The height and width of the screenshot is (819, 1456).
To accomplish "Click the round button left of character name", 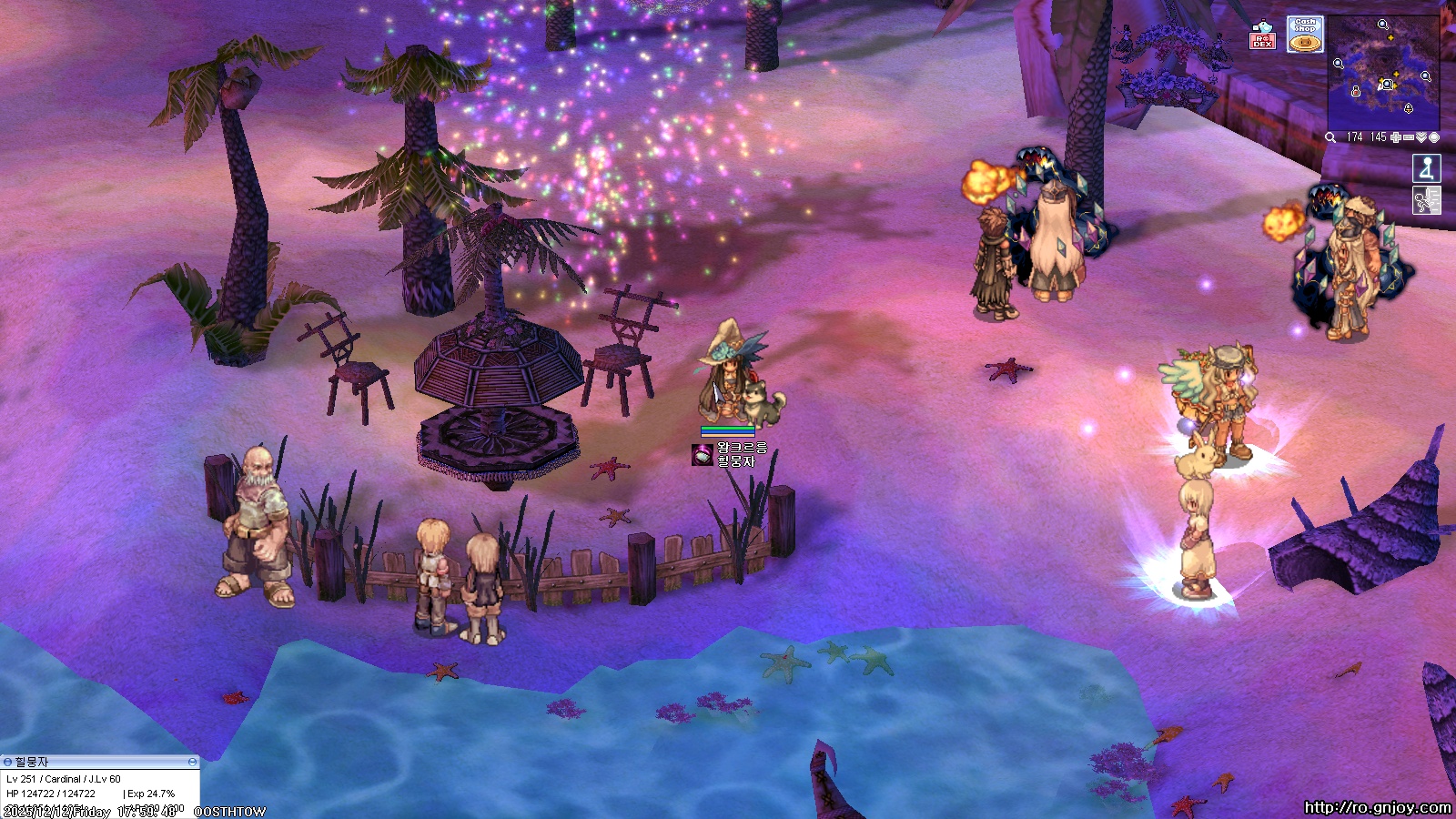I will click(x=7, y=762).
